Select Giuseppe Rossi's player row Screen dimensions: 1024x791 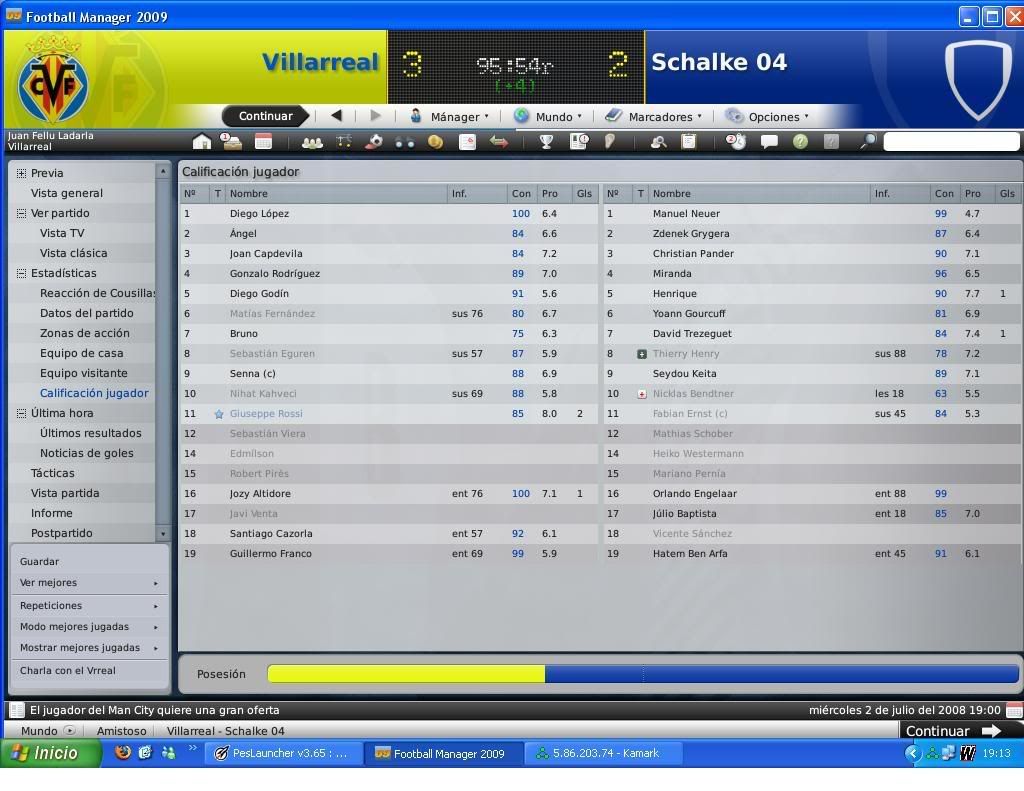266,413
